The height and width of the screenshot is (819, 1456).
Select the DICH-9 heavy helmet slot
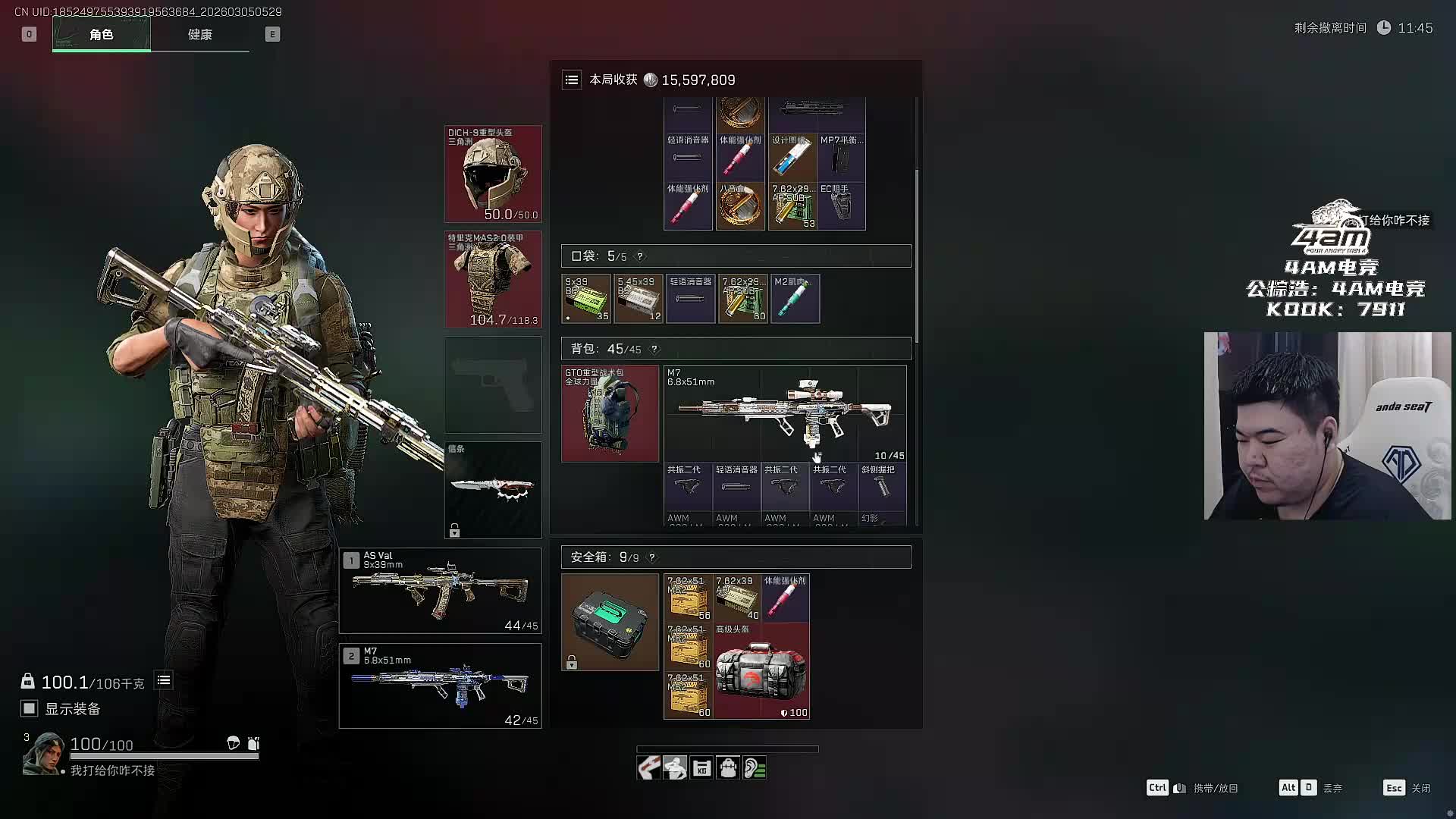493,174
